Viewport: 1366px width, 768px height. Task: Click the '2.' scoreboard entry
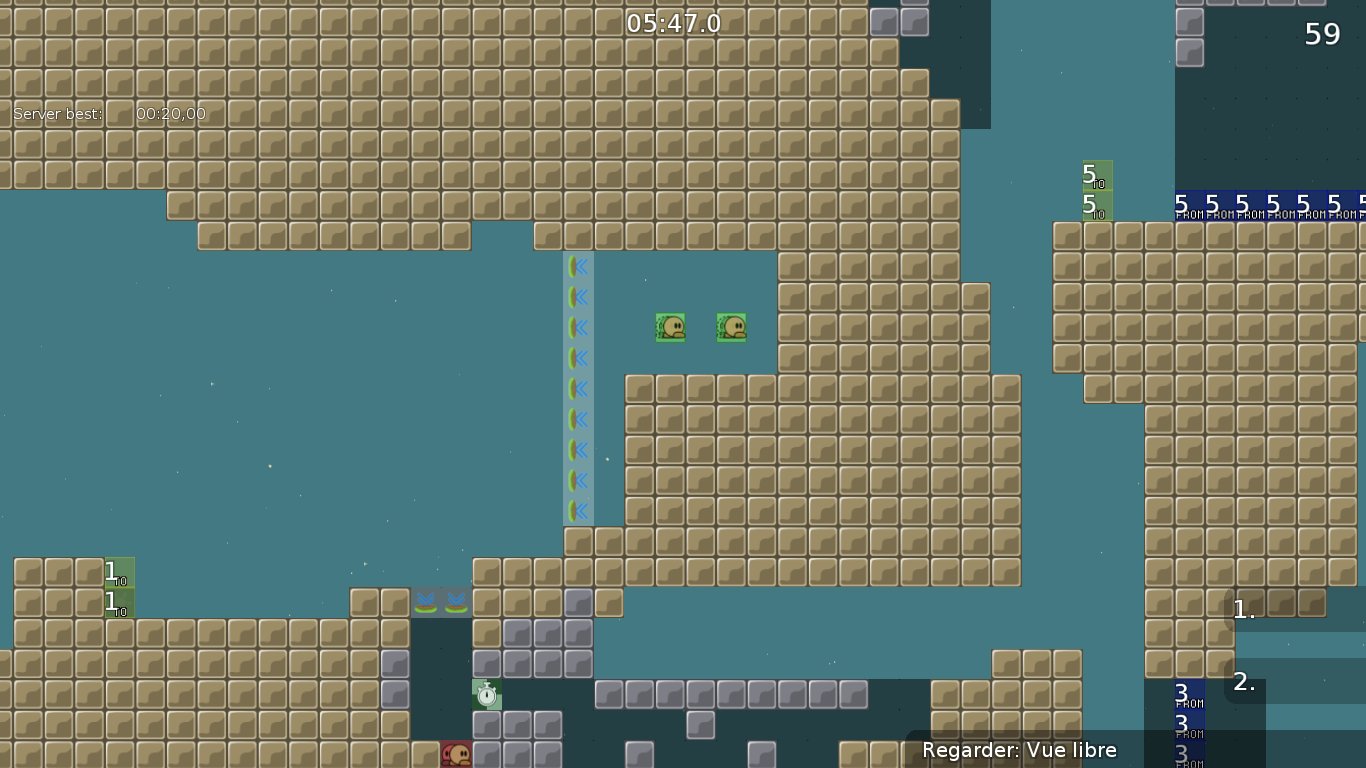click(1243, 683)
